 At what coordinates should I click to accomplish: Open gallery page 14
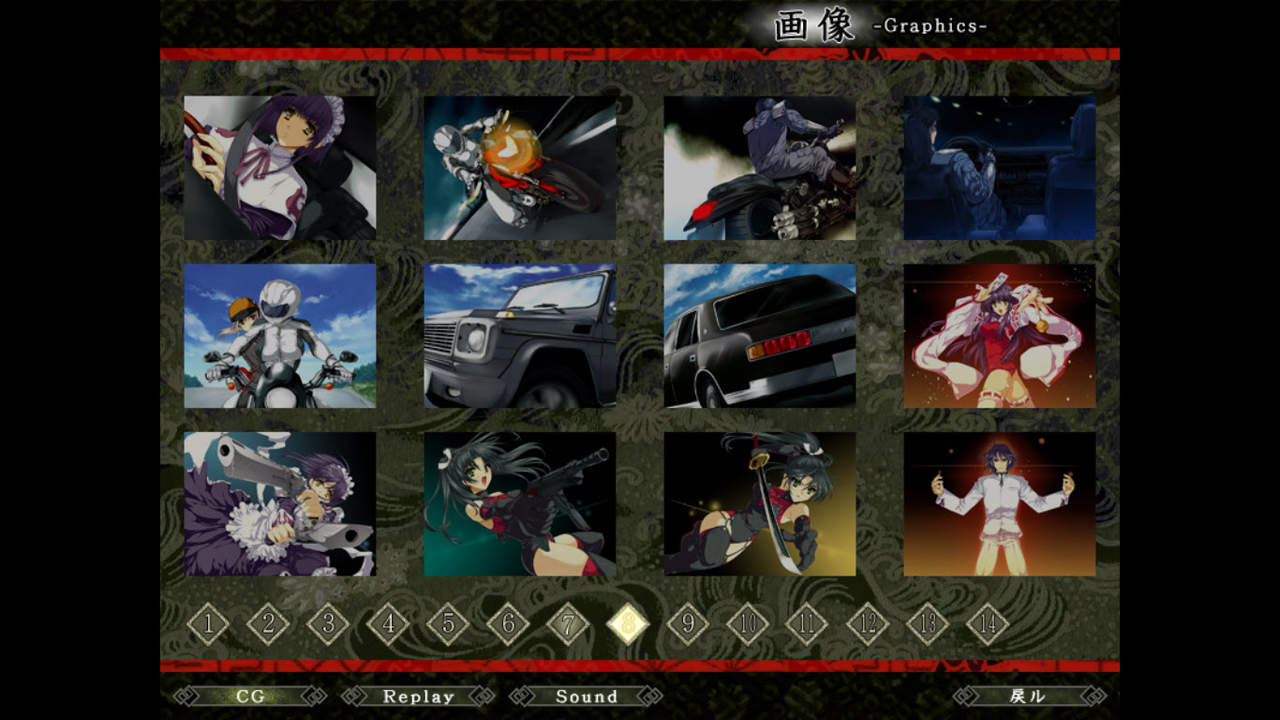988,625
